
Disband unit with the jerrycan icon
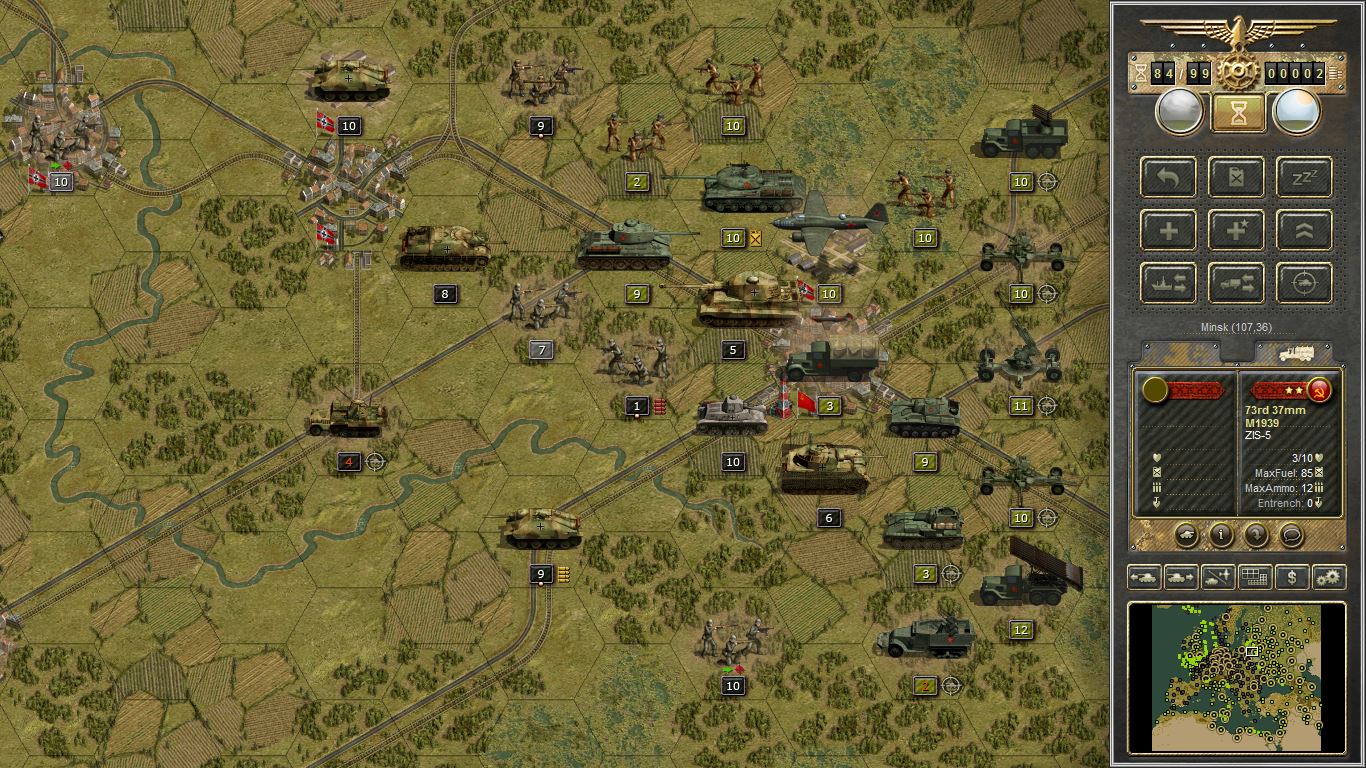[x=1237, y=177]
